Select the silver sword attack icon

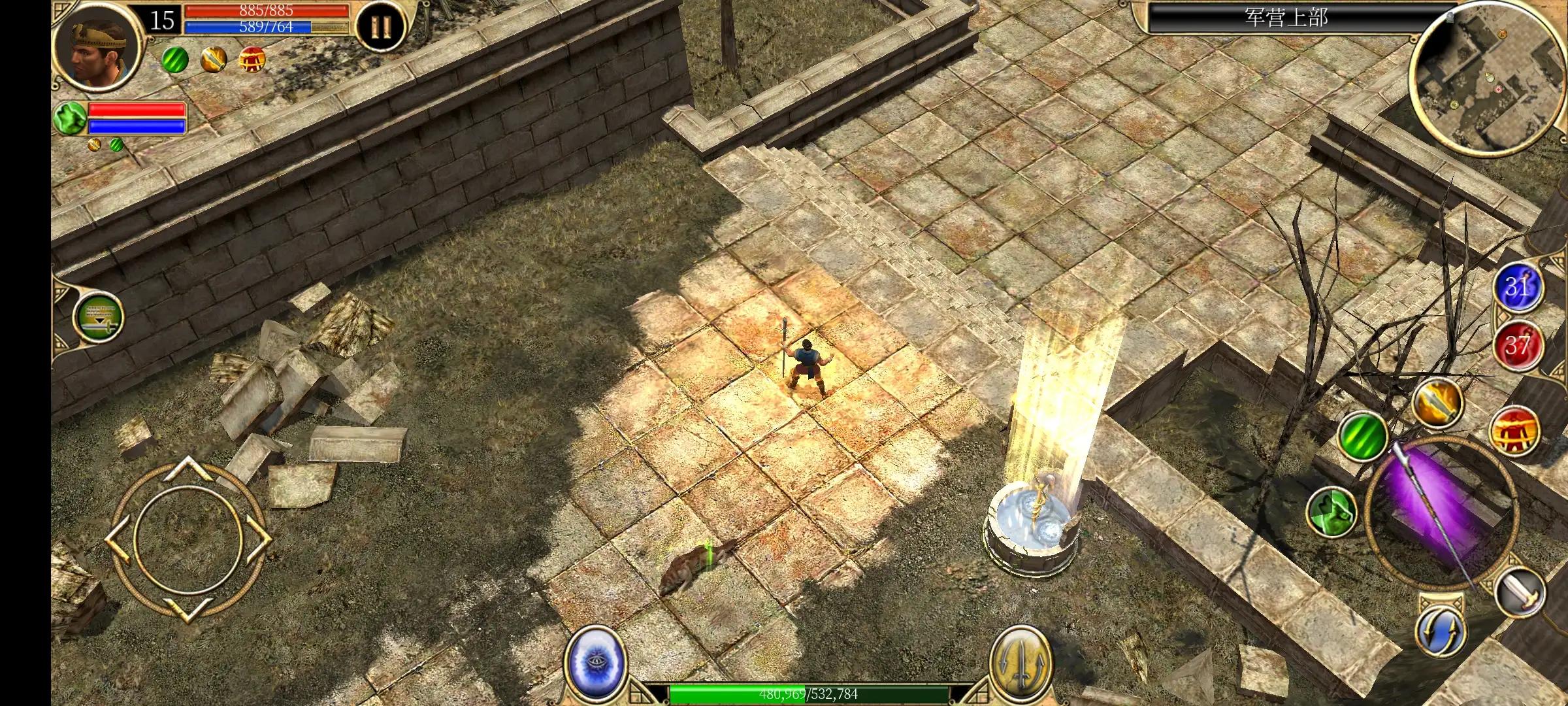[x=1520, y=592]
